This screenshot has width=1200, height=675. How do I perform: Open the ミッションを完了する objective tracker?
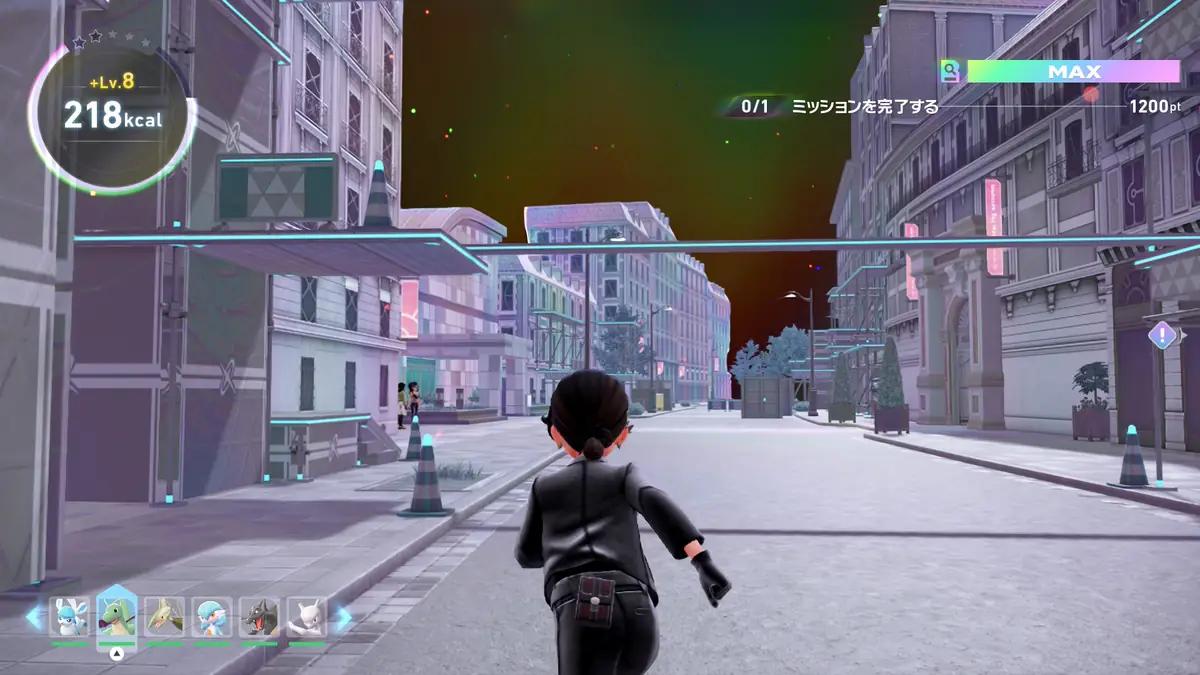(865, 106)
